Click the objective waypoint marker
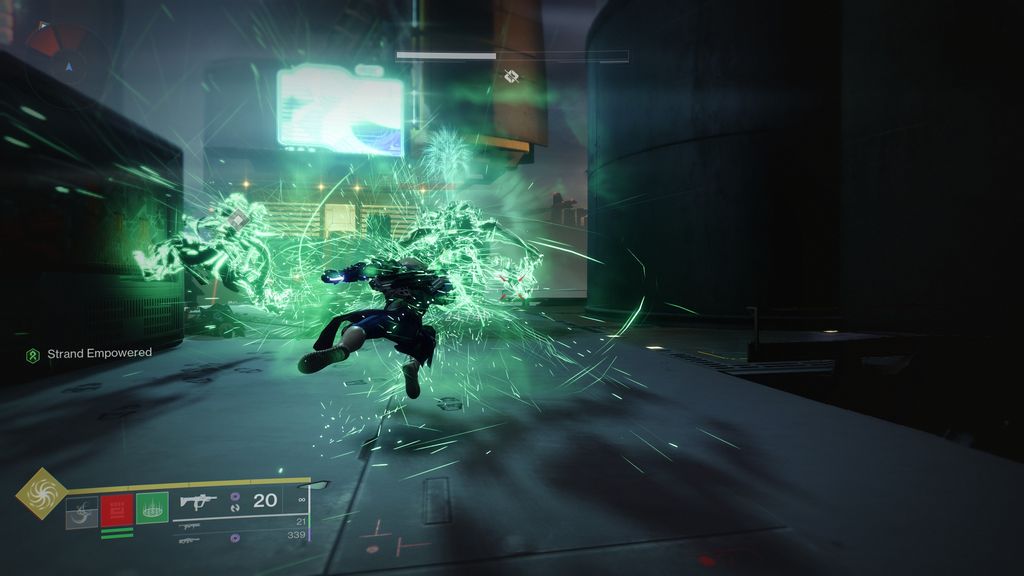 [x=512, y=76]
